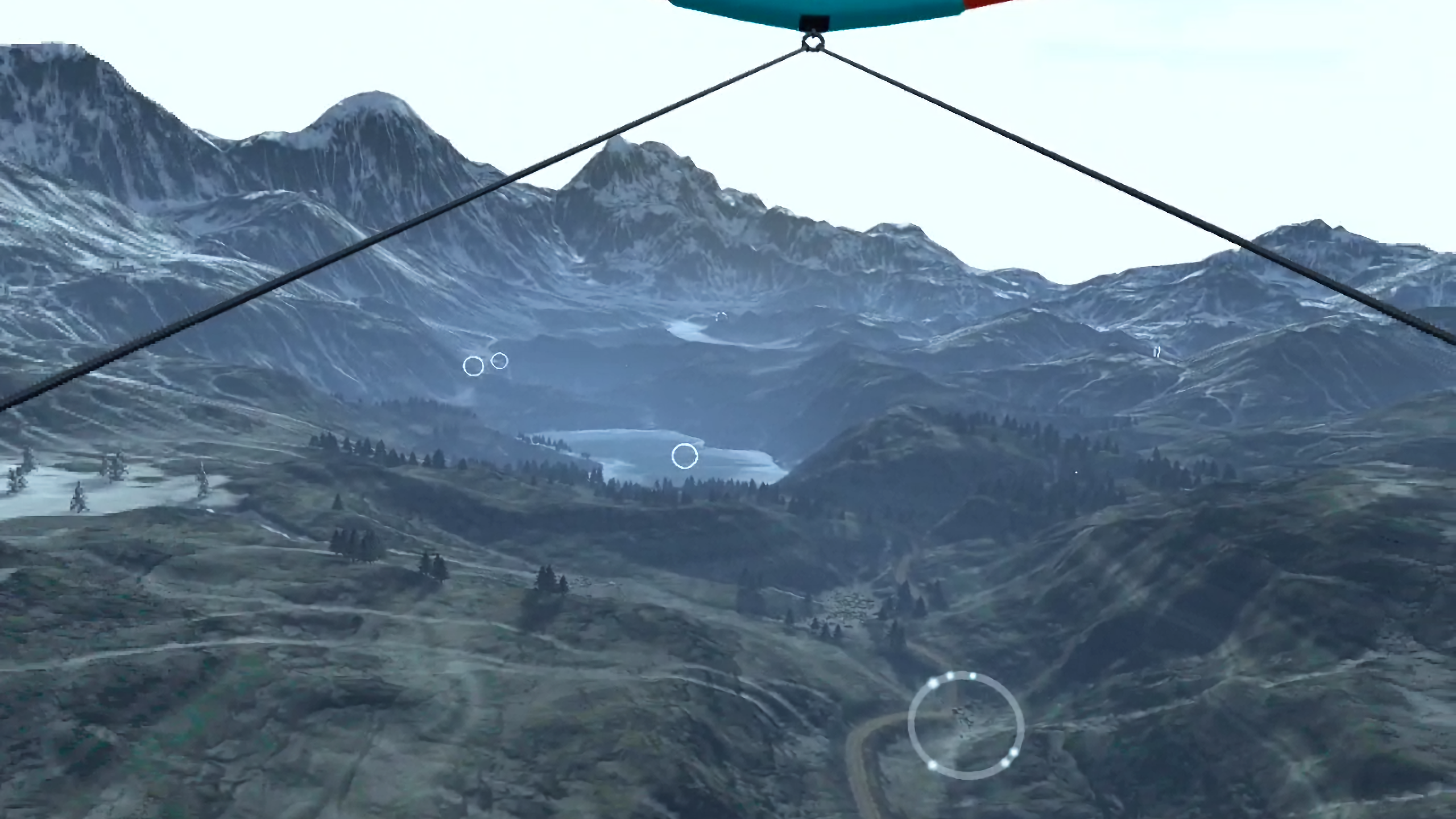The width and height of the screenshot is (1456, 819).
Task: Click the metal carabiner ring under the wing
Action: click(x=812, y=42)
